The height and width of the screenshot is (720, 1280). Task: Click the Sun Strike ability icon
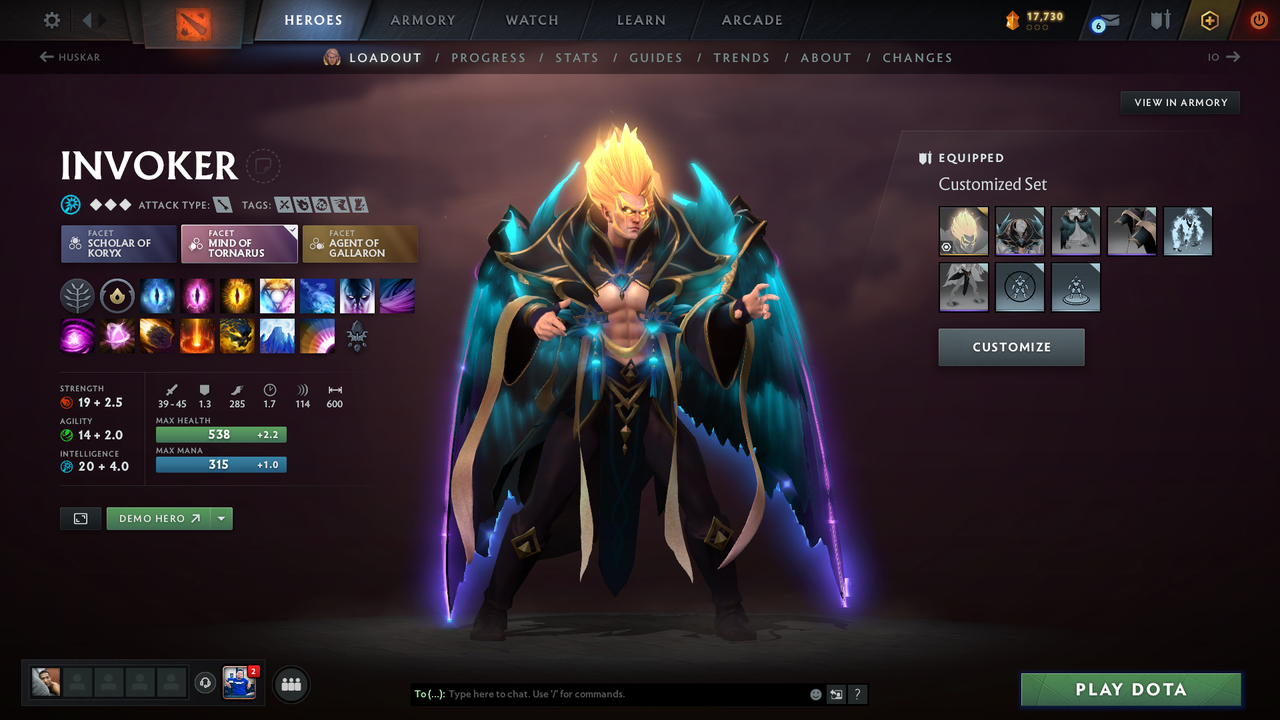tap(196, 337)
